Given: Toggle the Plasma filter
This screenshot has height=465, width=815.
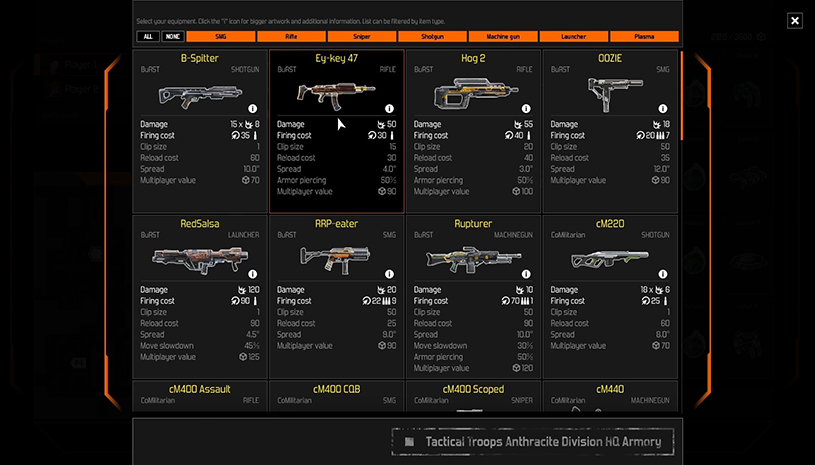Looking at the screenshot, I should point(644,37).
